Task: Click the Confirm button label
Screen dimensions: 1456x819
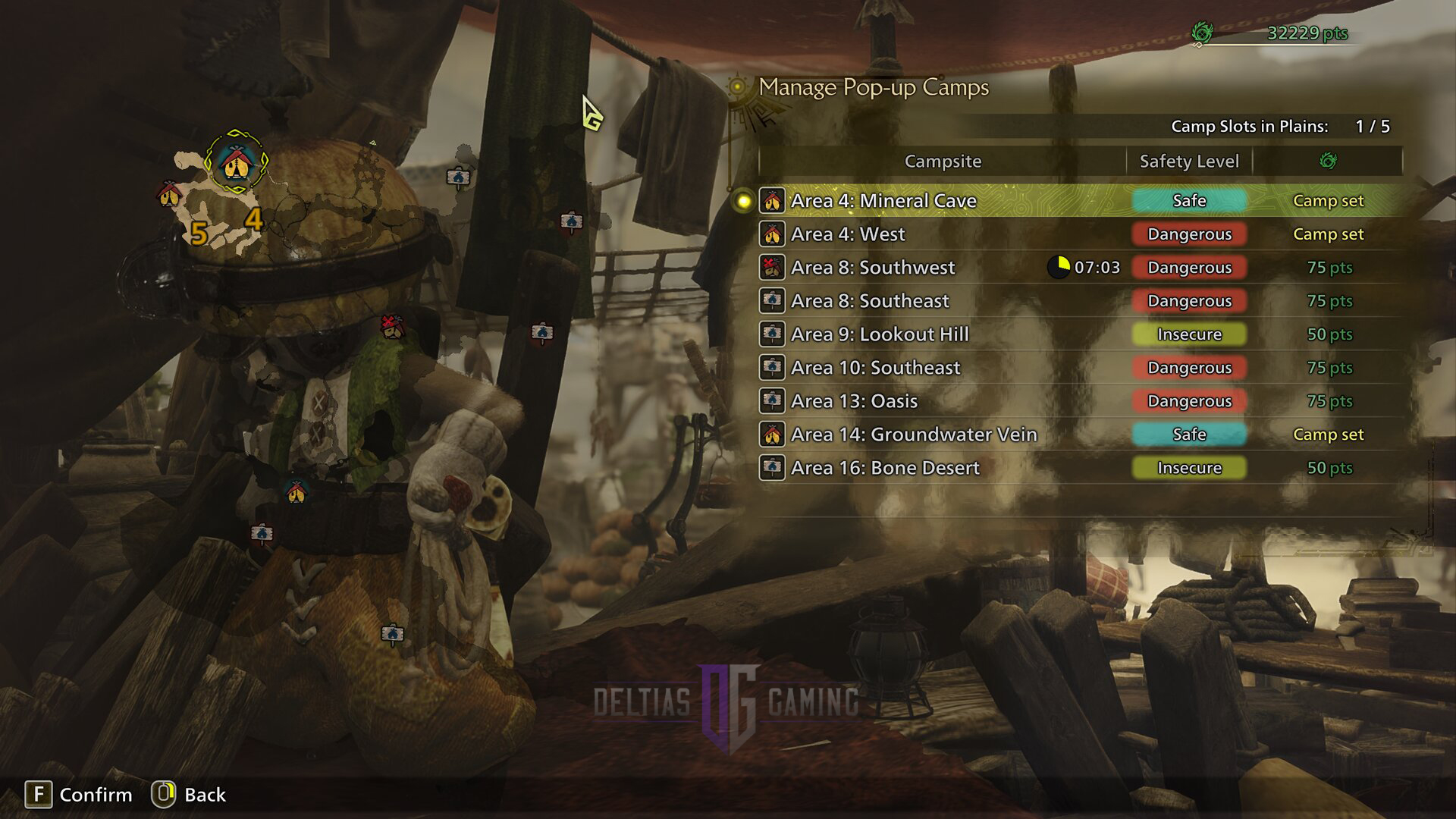Action: (96, 795)
